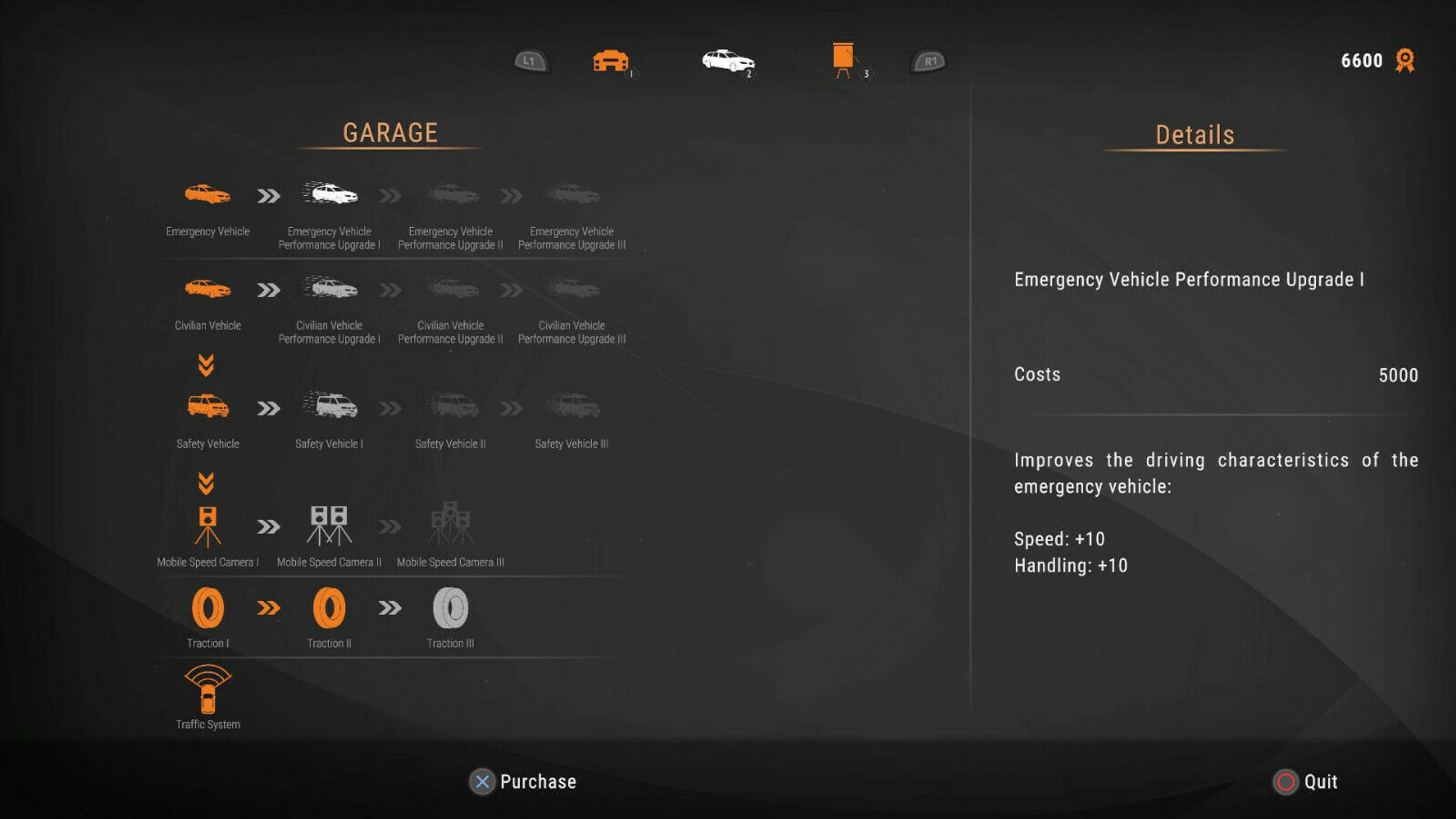The image size is (1456, 819).
Task: Switch to the orange board tab
Action: pos(843,59)
